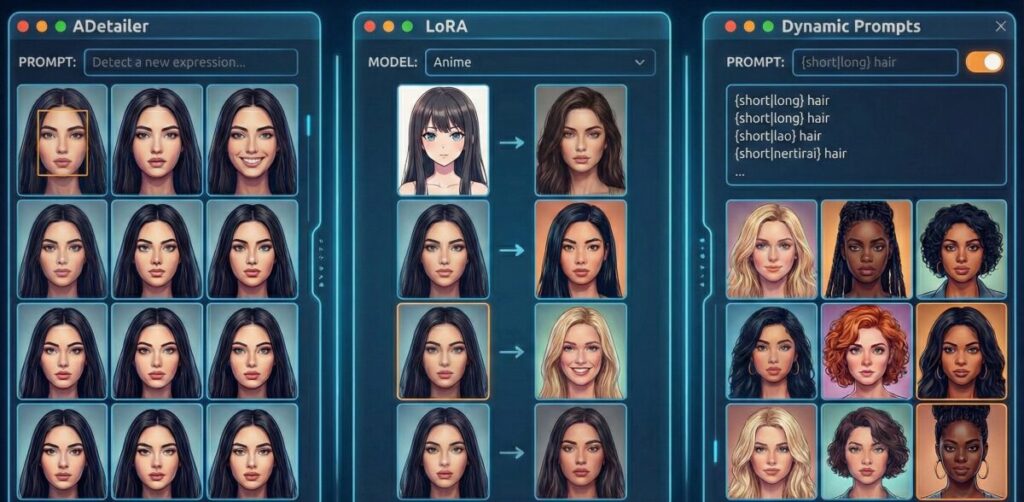
Task: Pick the face with the orange detection box
Action: point(62,140)
